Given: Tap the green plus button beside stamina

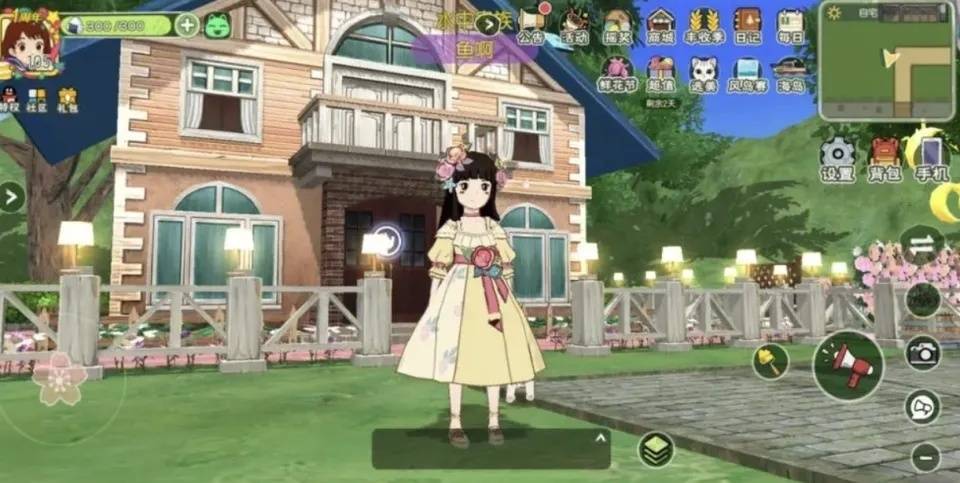Looking at the screenshot, I should pos(187,25).
